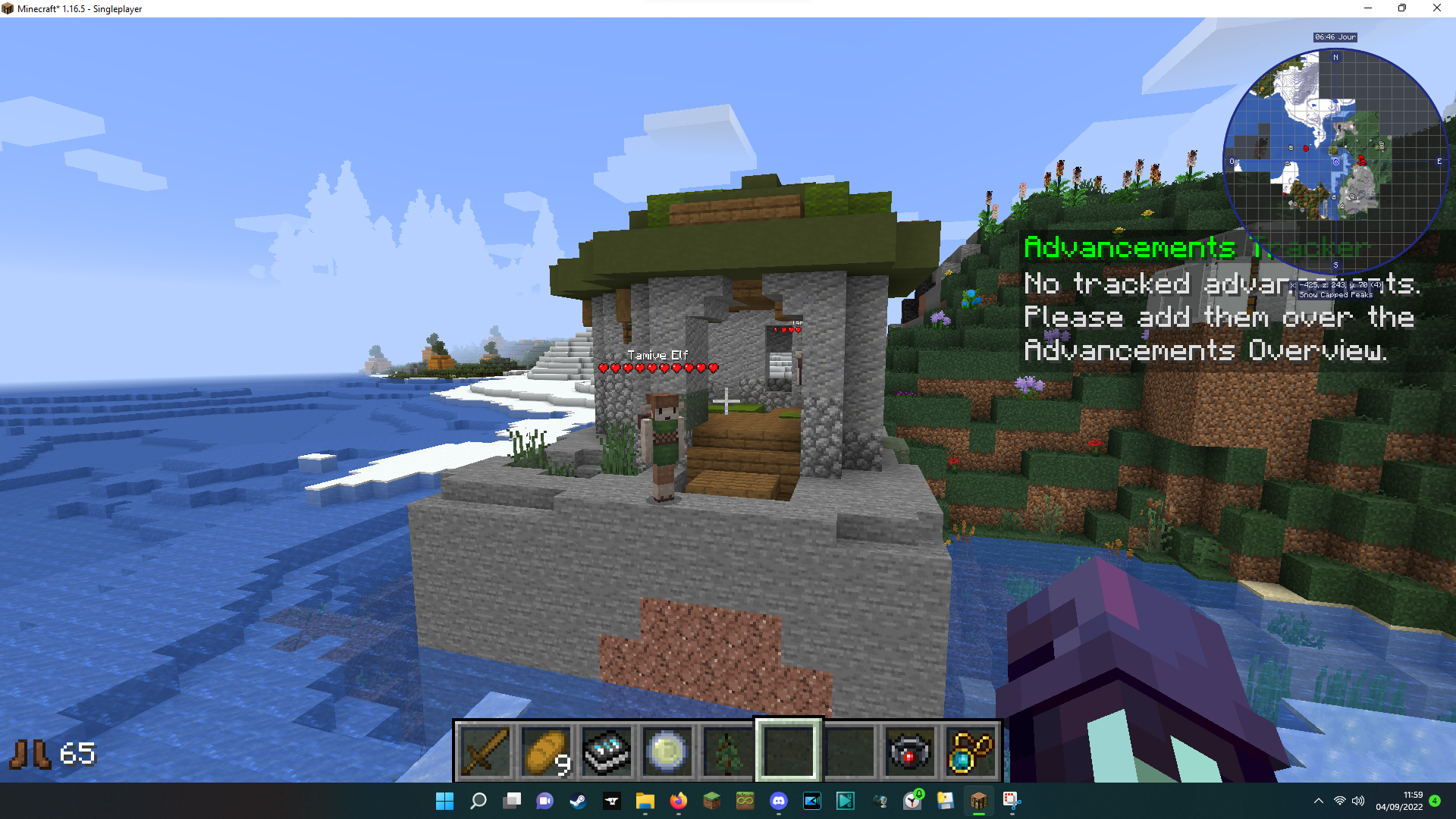The height and width of the screenshot is (819, 1456).
Task: Click the Windows Start button
Action: [444, 801]
